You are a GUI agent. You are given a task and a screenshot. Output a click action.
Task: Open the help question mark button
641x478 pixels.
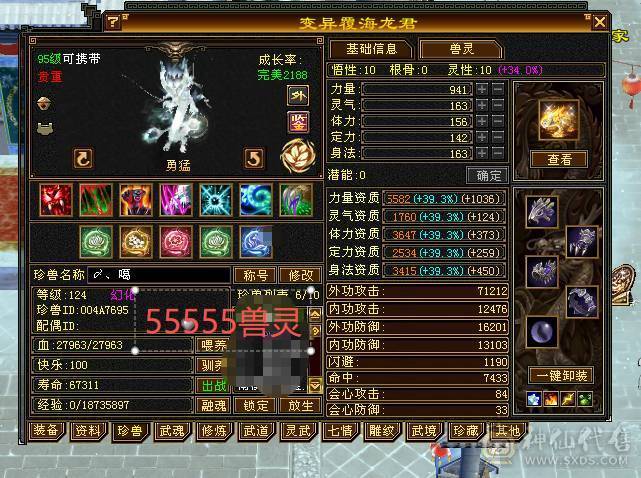113,21
